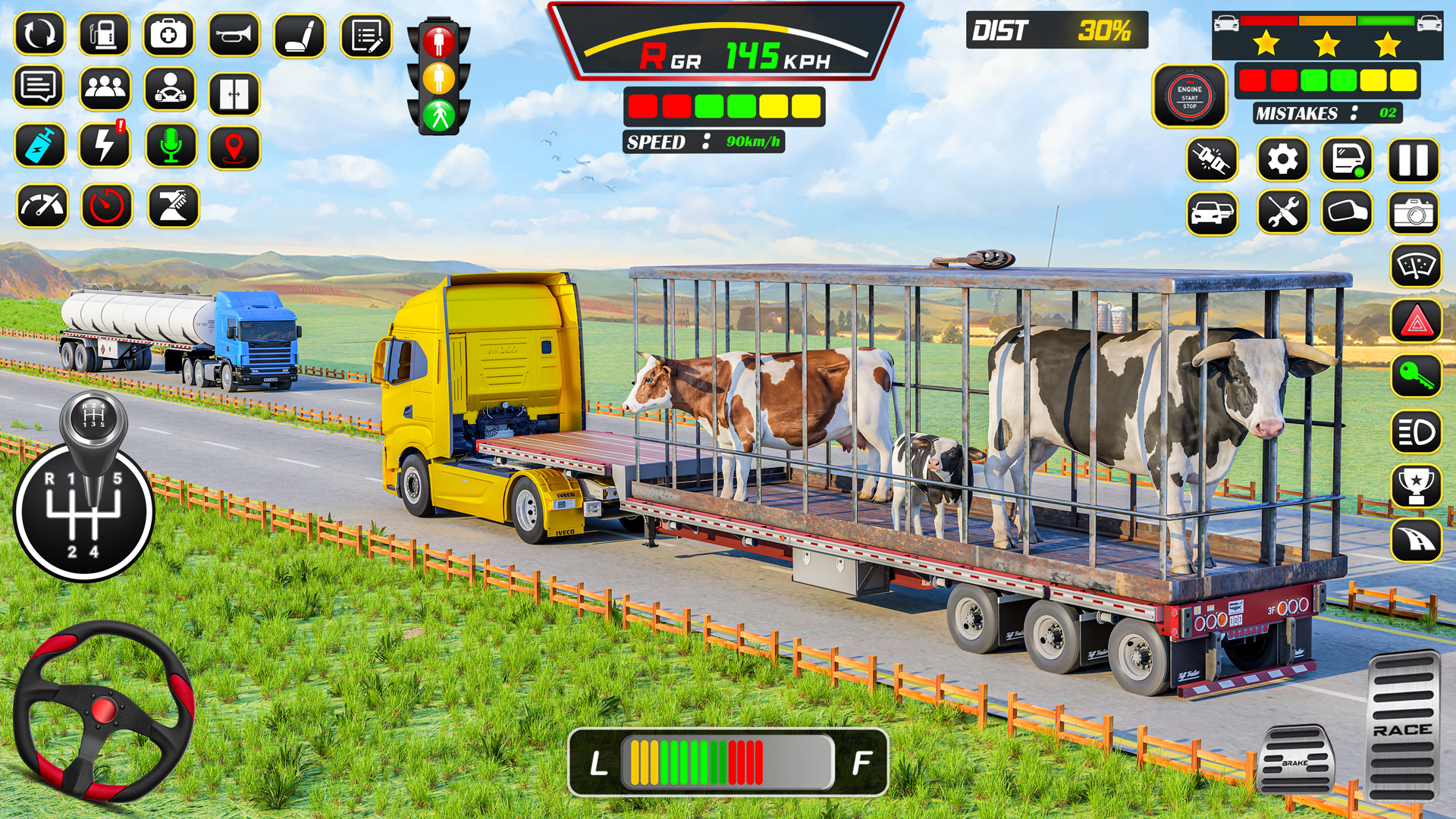The height and width of the screenshot is (819, 1456).
Task: Sound the truck horn icon
Action: 234,35
